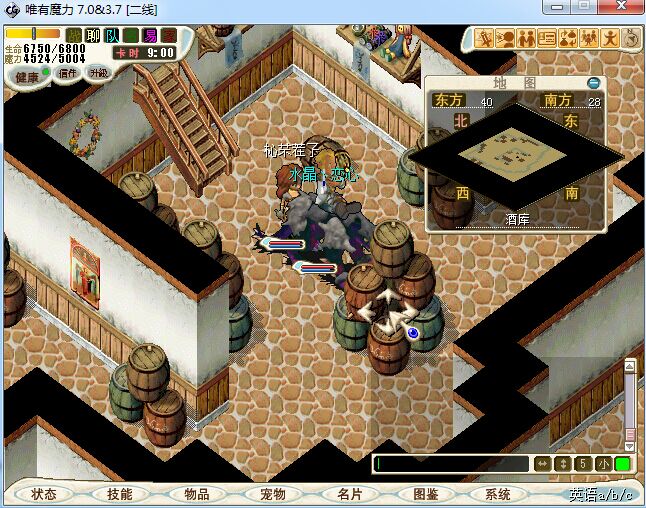Click the chat input field
This screenshot has height=508, width=646.
pyautogui.click(x=450, y=464)
